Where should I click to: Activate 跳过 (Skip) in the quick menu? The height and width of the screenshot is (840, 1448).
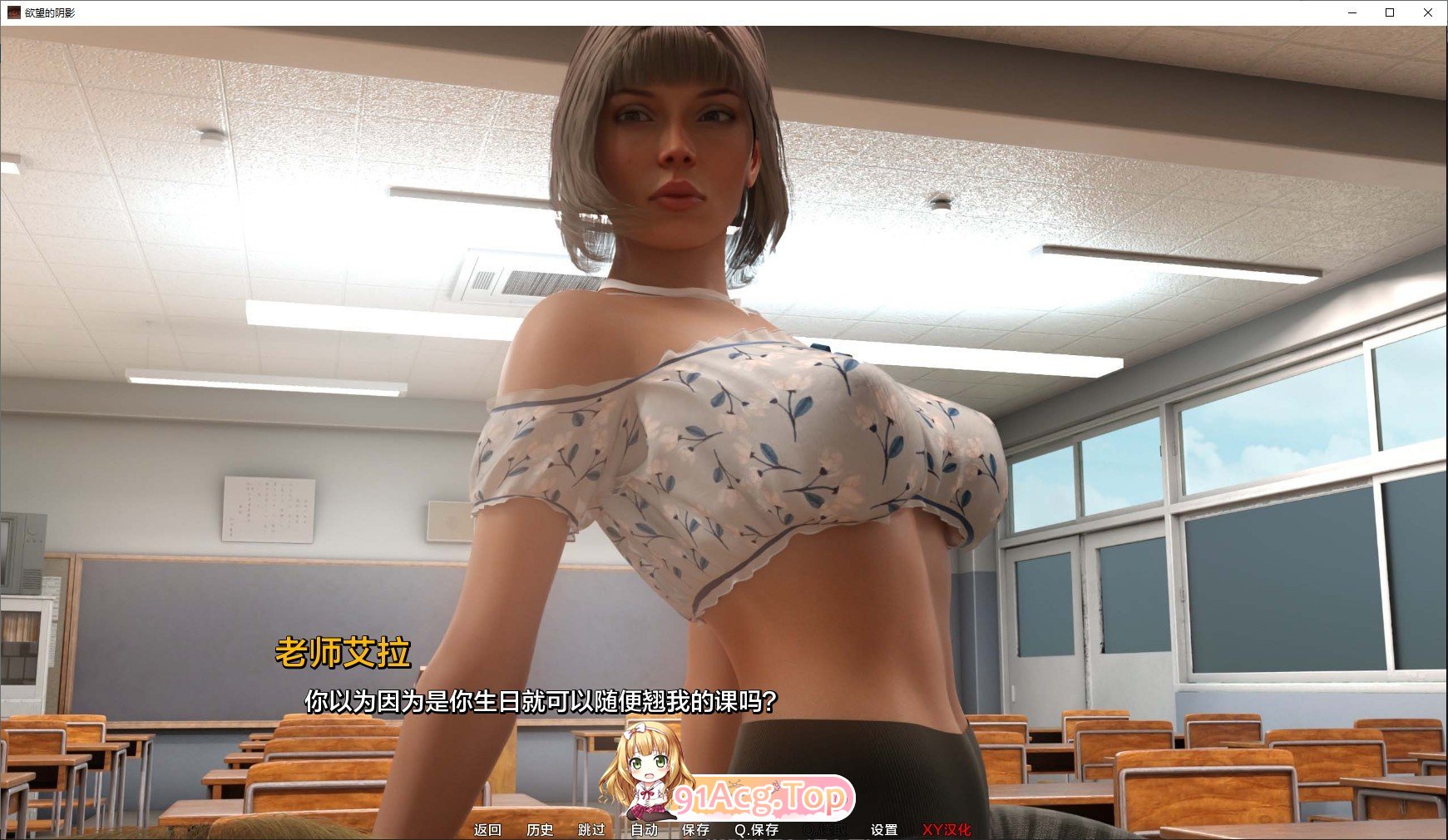591,829
